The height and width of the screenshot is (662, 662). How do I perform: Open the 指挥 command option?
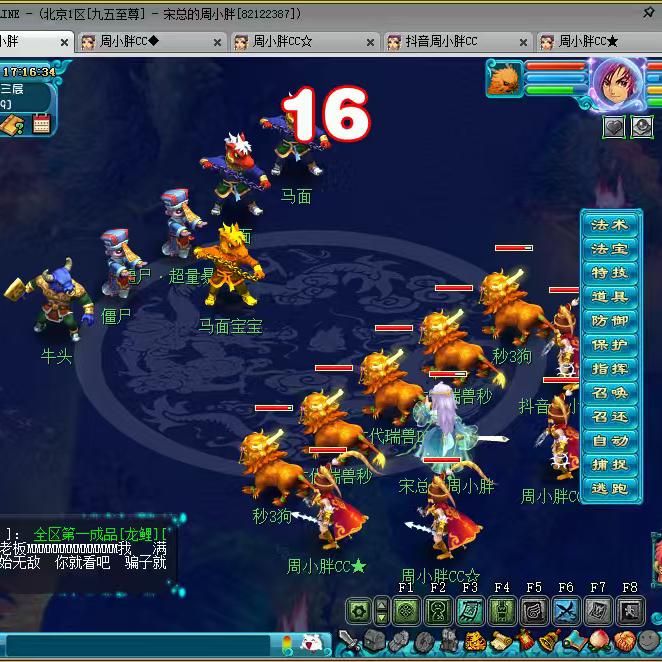(x=610, y=369)
